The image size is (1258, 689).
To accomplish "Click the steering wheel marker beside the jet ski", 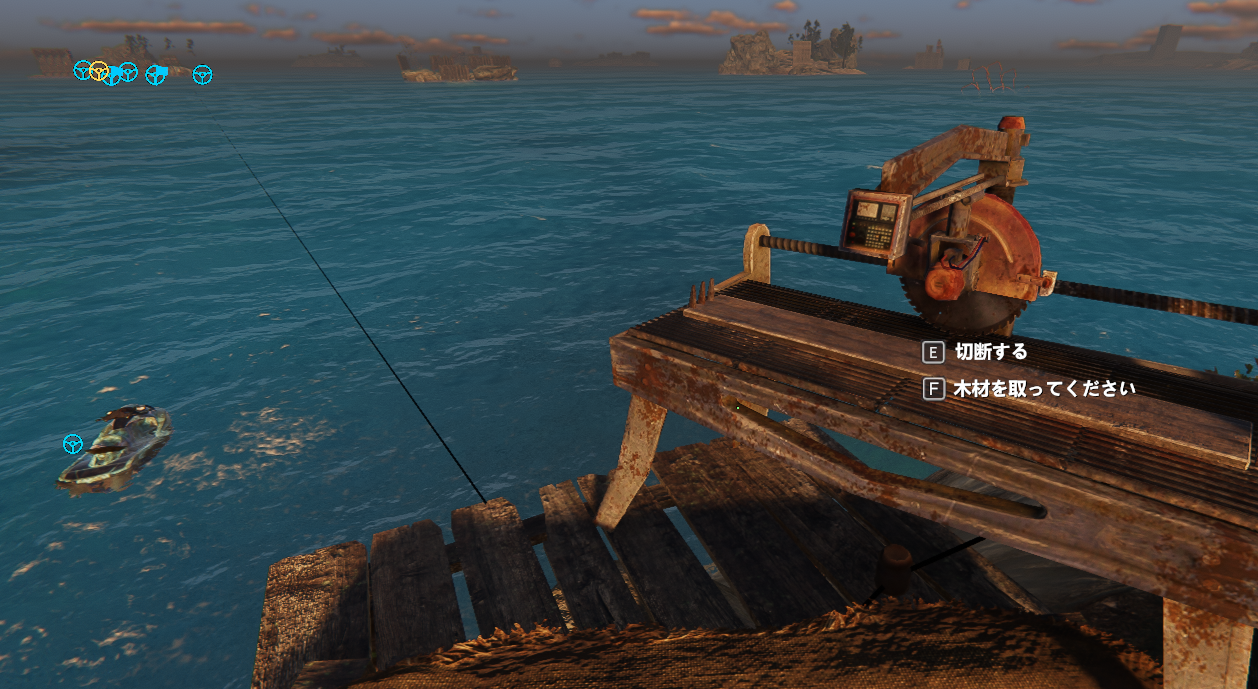I will [x=72, y=443].
